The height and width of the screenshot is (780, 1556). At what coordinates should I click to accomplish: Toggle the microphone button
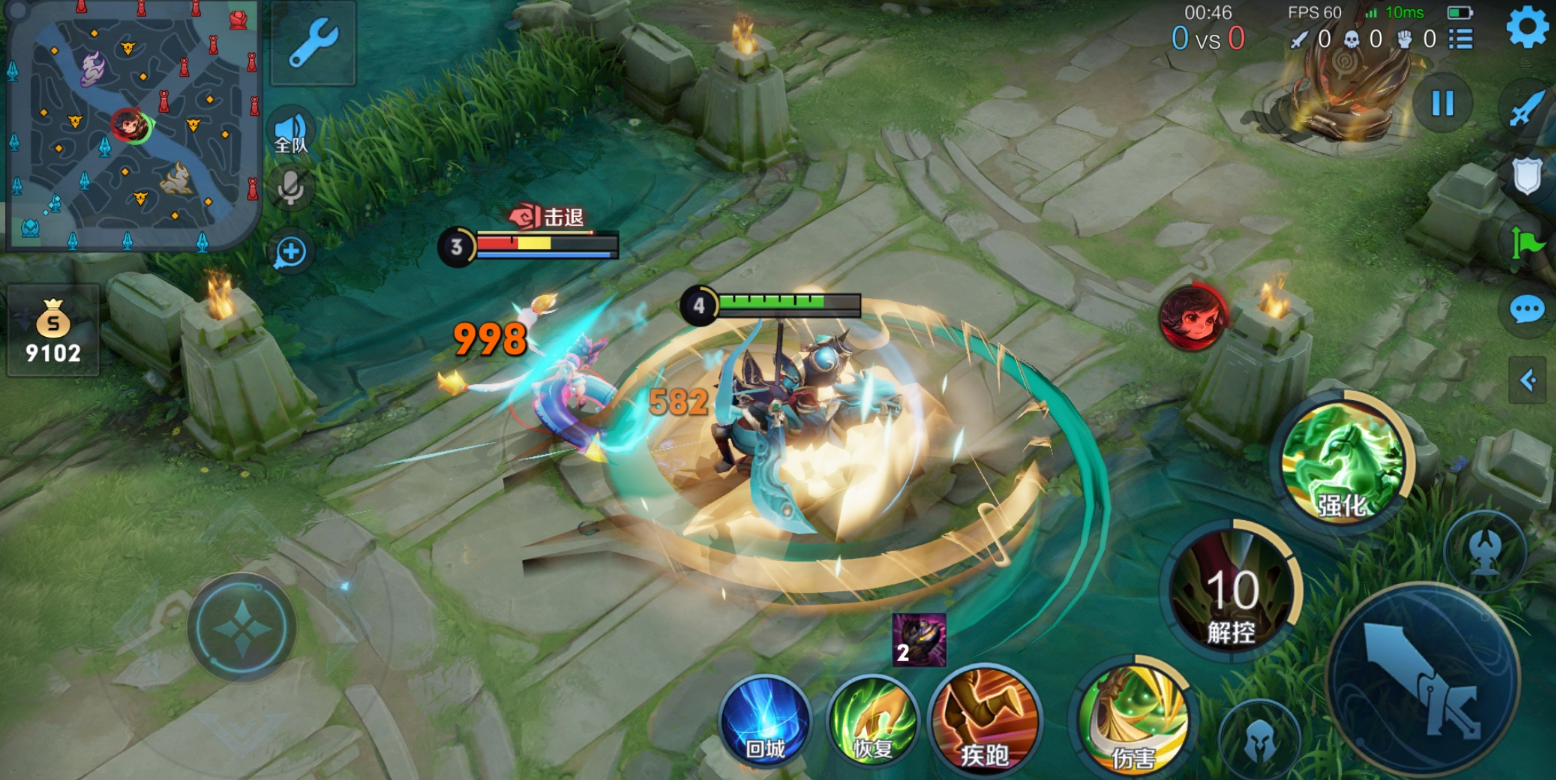pyautogui.click(x=291, y=189)
